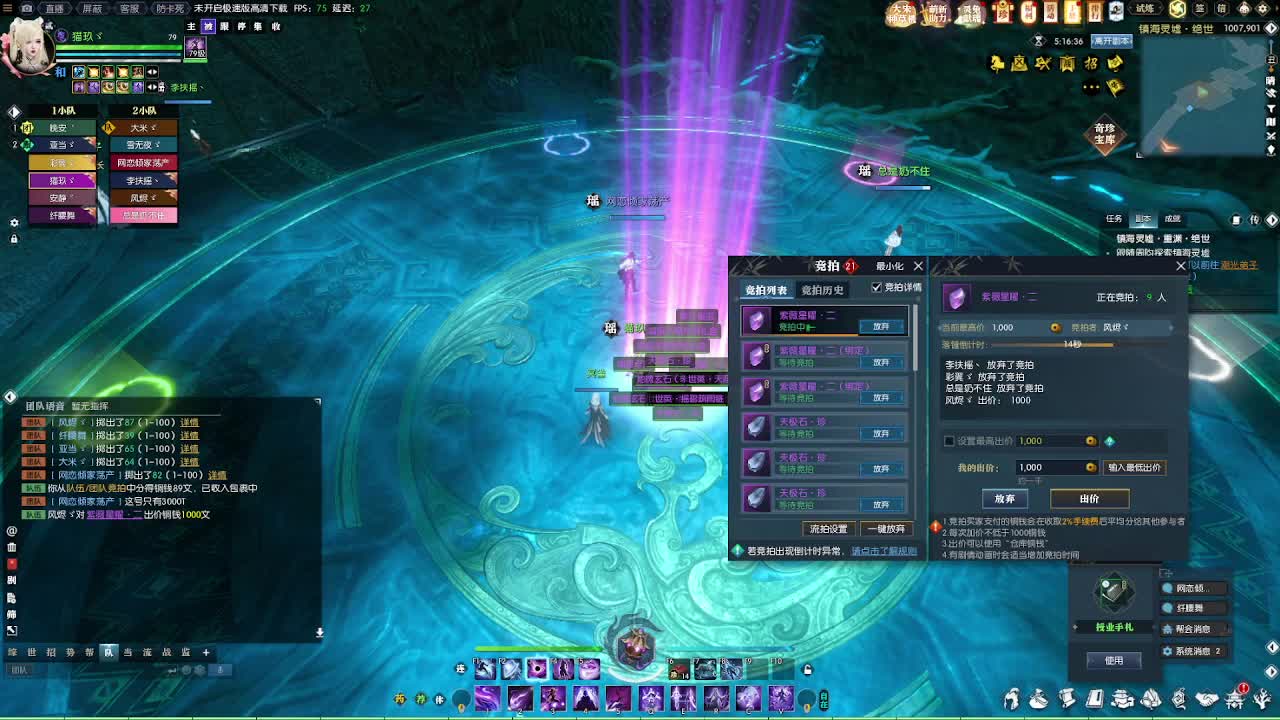Toggle the lock icon beside the skill hotbar
The width and height of the screenshot is (1280, 720).
click(x=807, y=670)
